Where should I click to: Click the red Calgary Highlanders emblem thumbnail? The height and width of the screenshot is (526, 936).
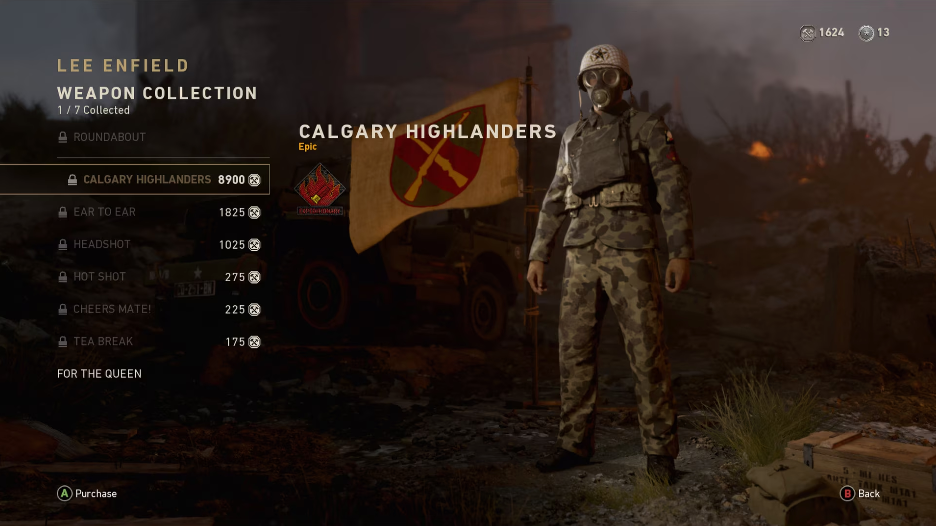[320, 190]
